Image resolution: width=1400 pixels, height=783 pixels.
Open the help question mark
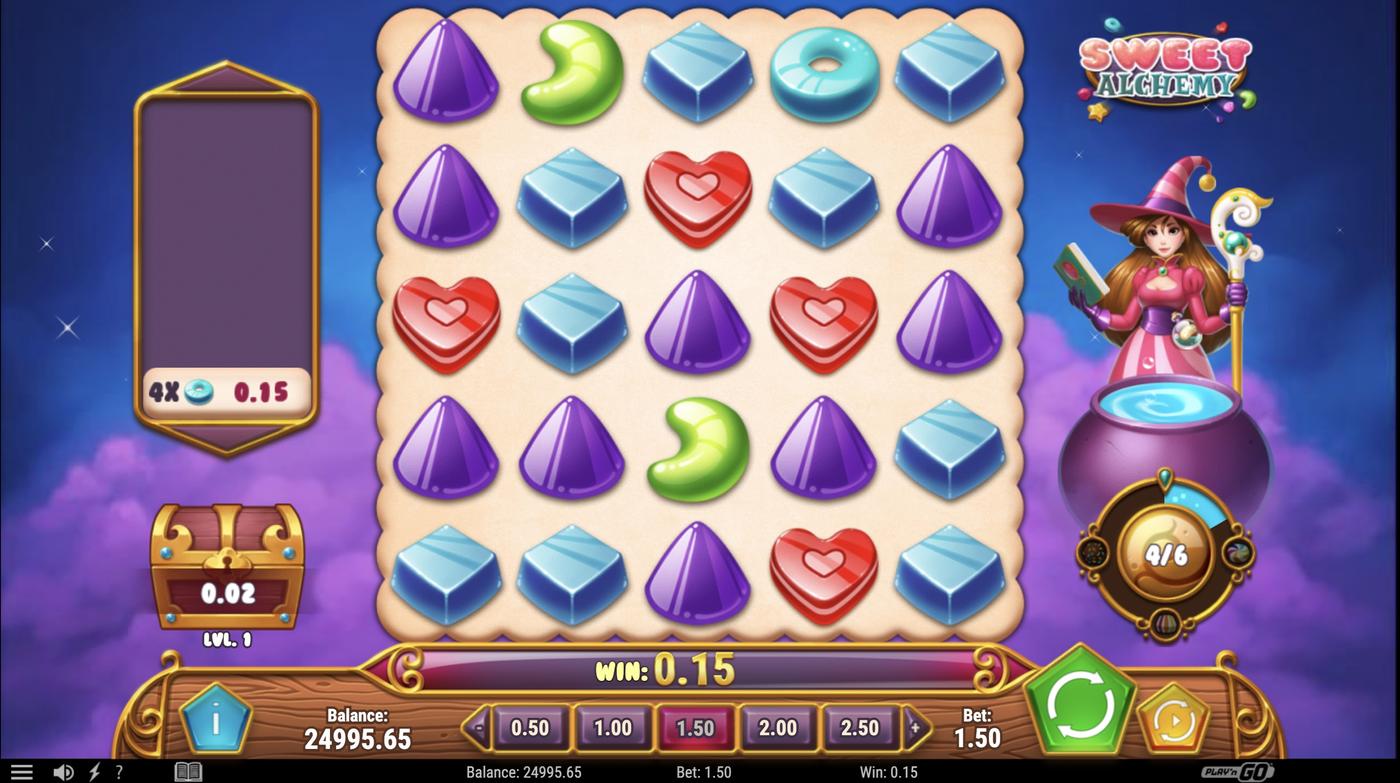tap(118, 770)
